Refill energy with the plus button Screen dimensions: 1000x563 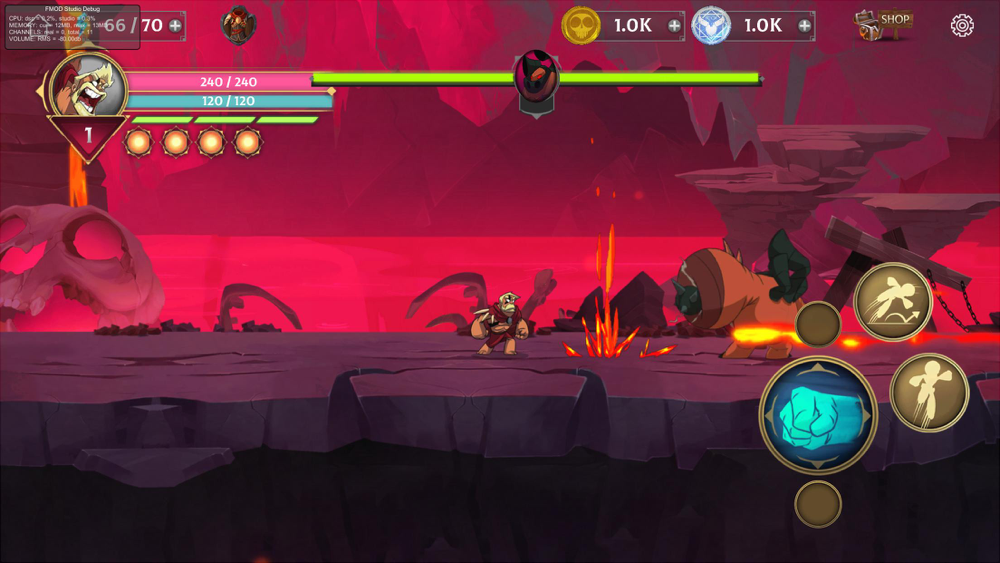click(176, 25)
